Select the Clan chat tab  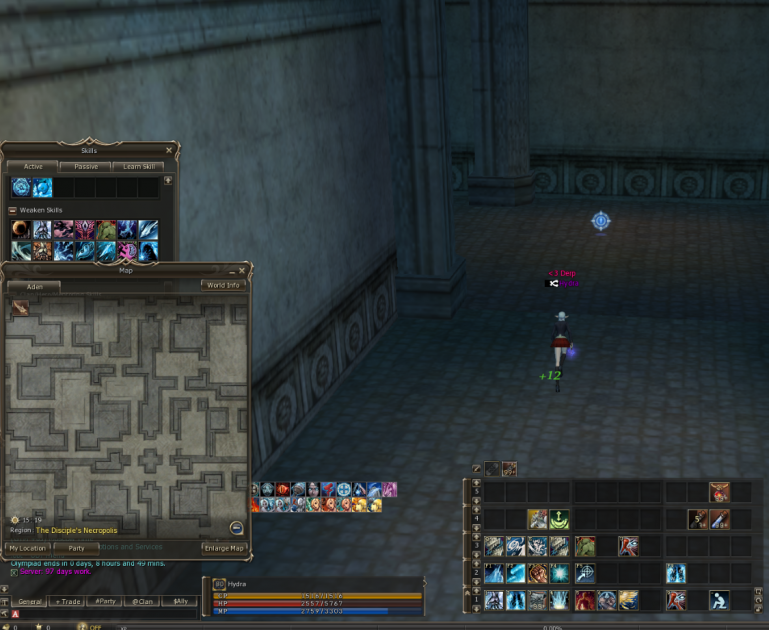(x=140, y=601)
